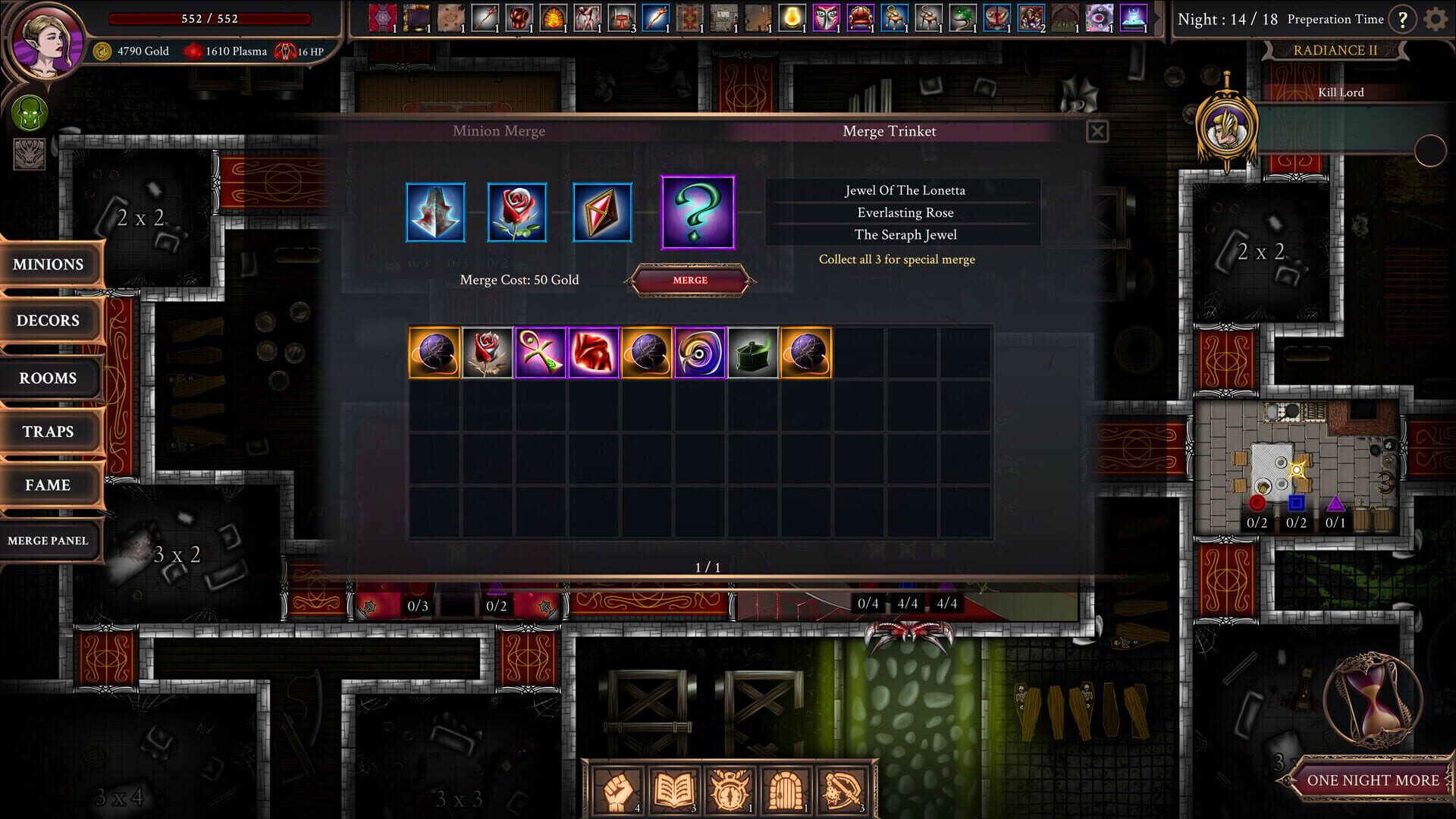Image resolution: width=1456 pixels, height=819 pixels.
Task: Click the hourglass emblem above One Night More
Action: coord(1374,701)
